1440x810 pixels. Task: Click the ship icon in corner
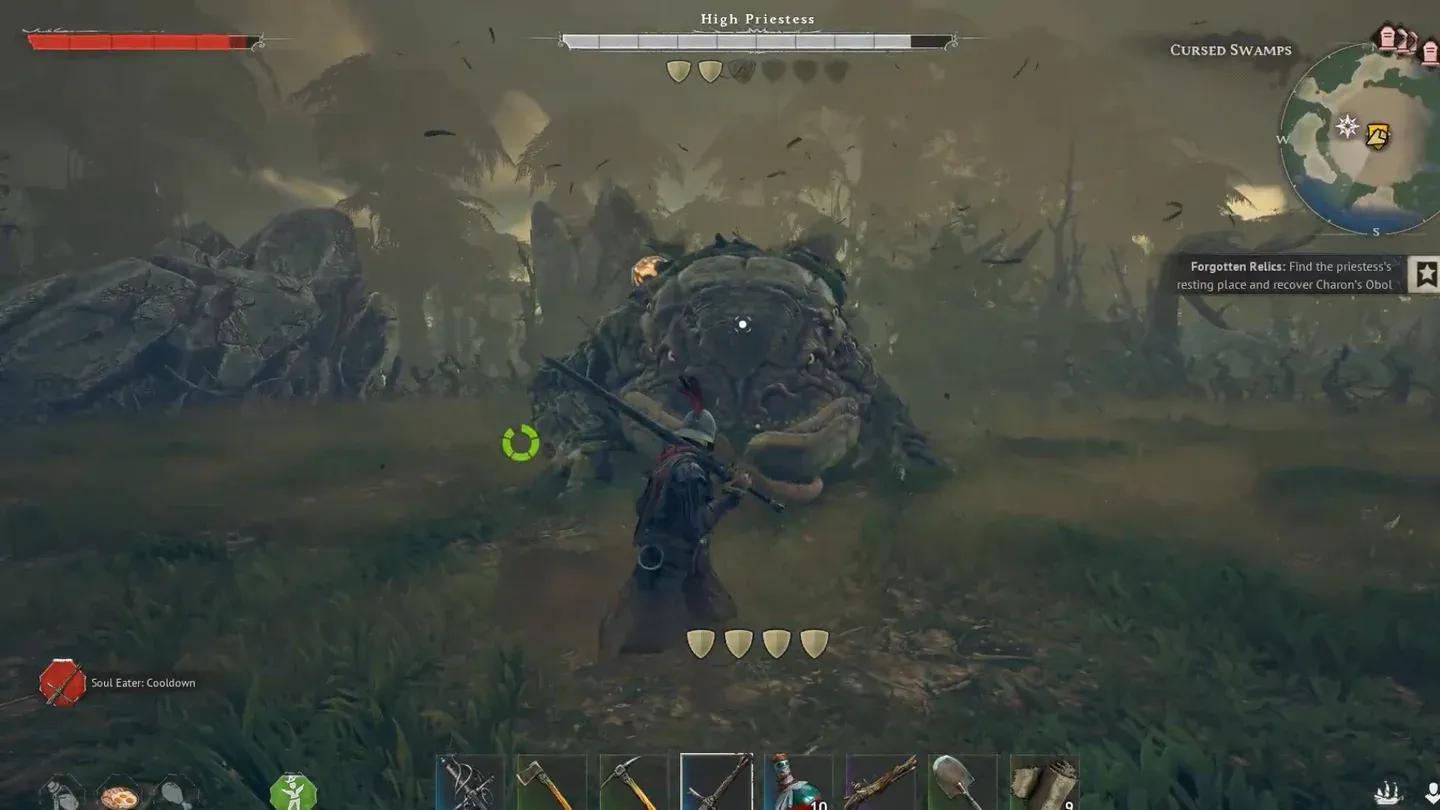(1388, 793)
